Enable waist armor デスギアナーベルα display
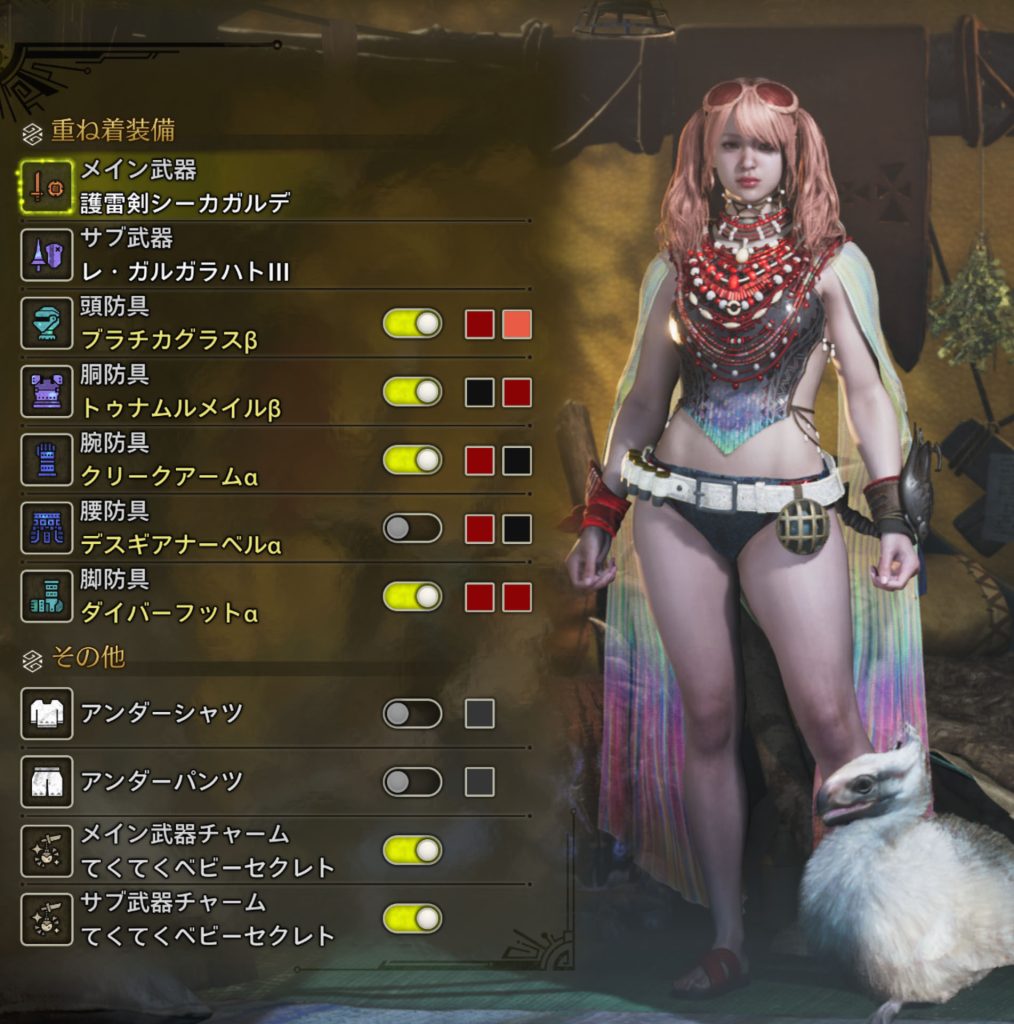1014x1024 pixels. coord(412,528)
